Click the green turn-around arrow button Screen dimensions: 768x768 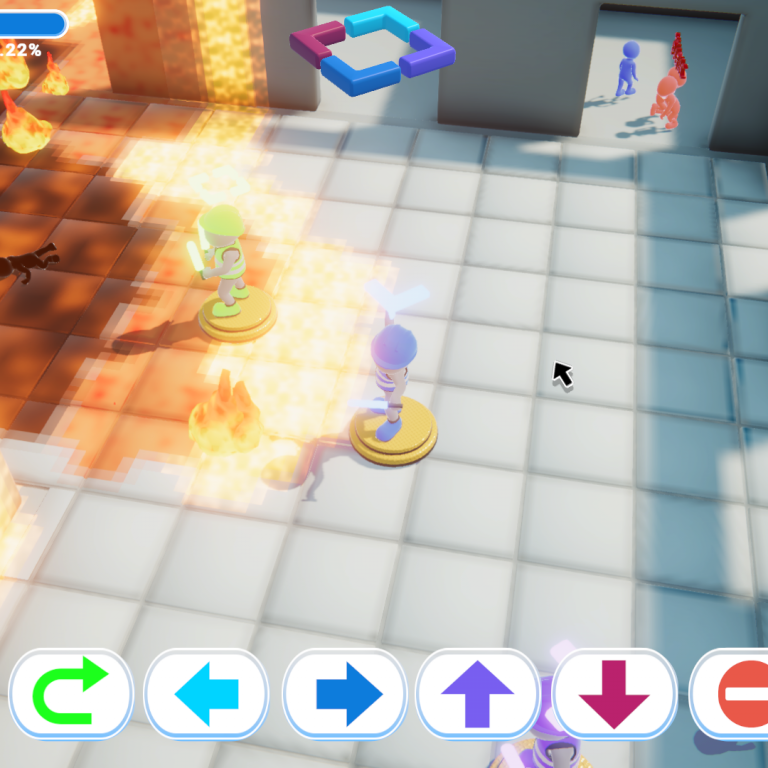click(71, 693)
